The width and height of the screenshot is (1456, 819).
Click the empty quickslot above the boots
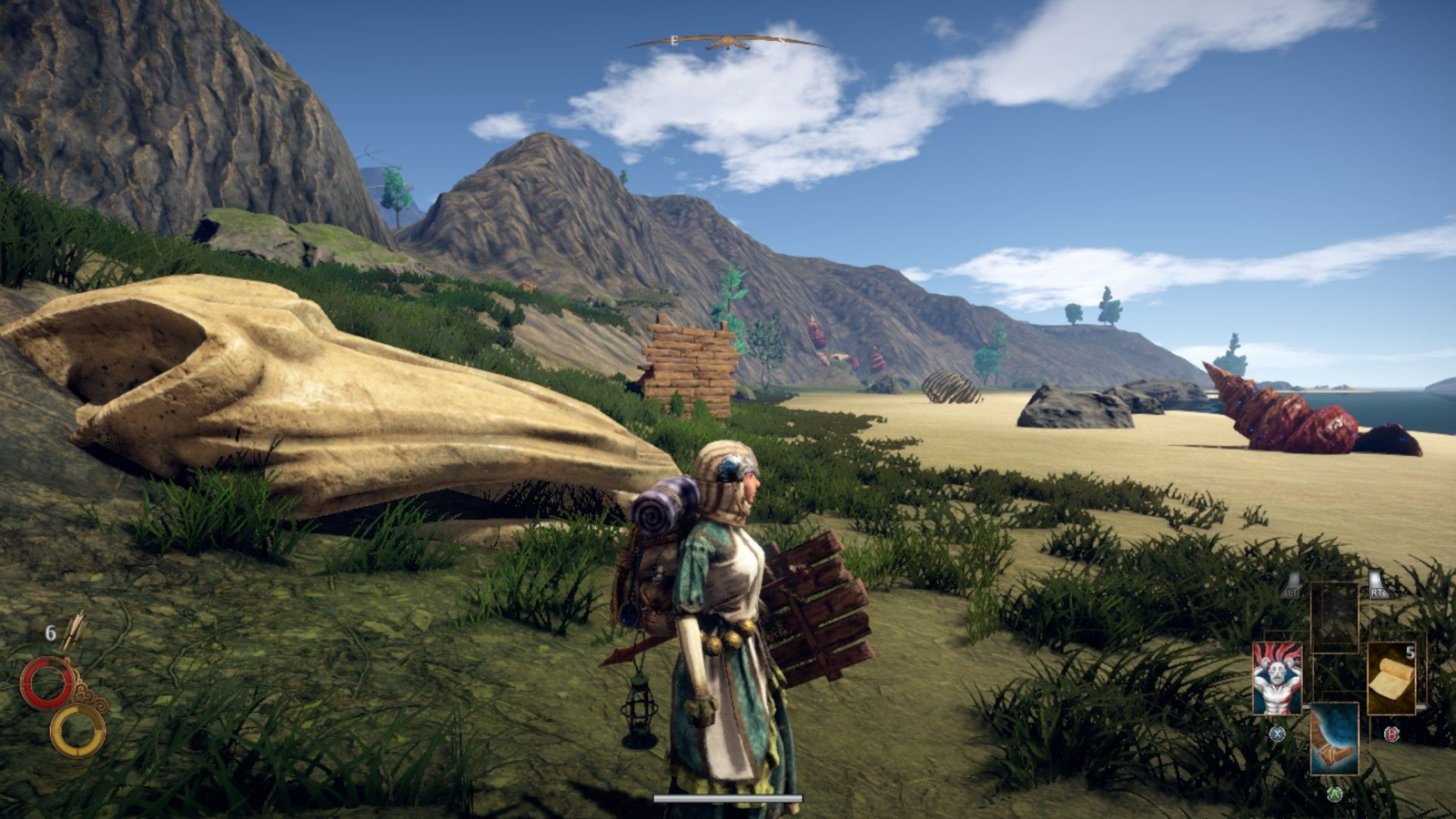(x=1334, y=615)
